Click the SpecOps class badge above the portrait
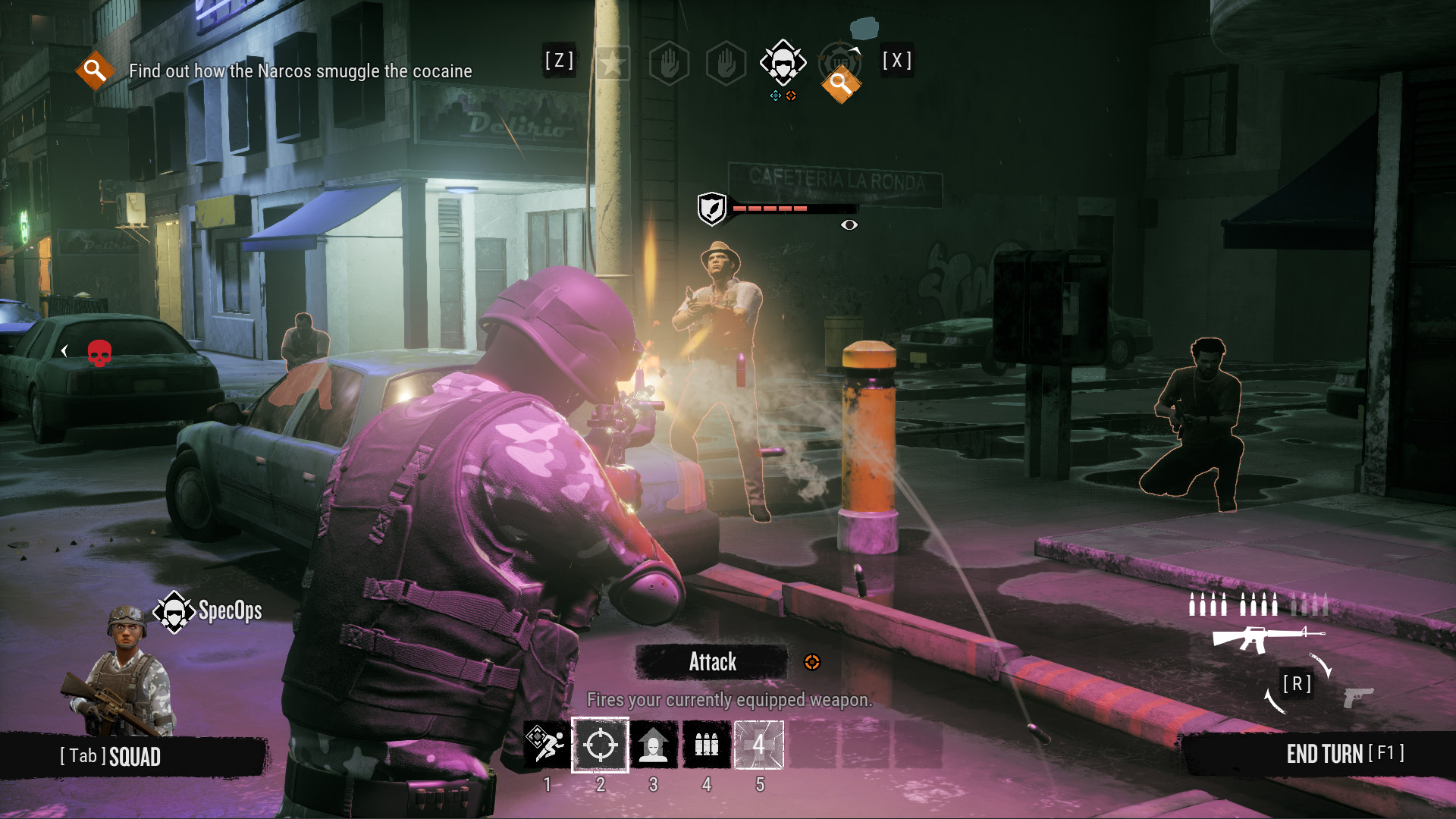This screenshot has width=1456, height=819. [x=174, y=610]
